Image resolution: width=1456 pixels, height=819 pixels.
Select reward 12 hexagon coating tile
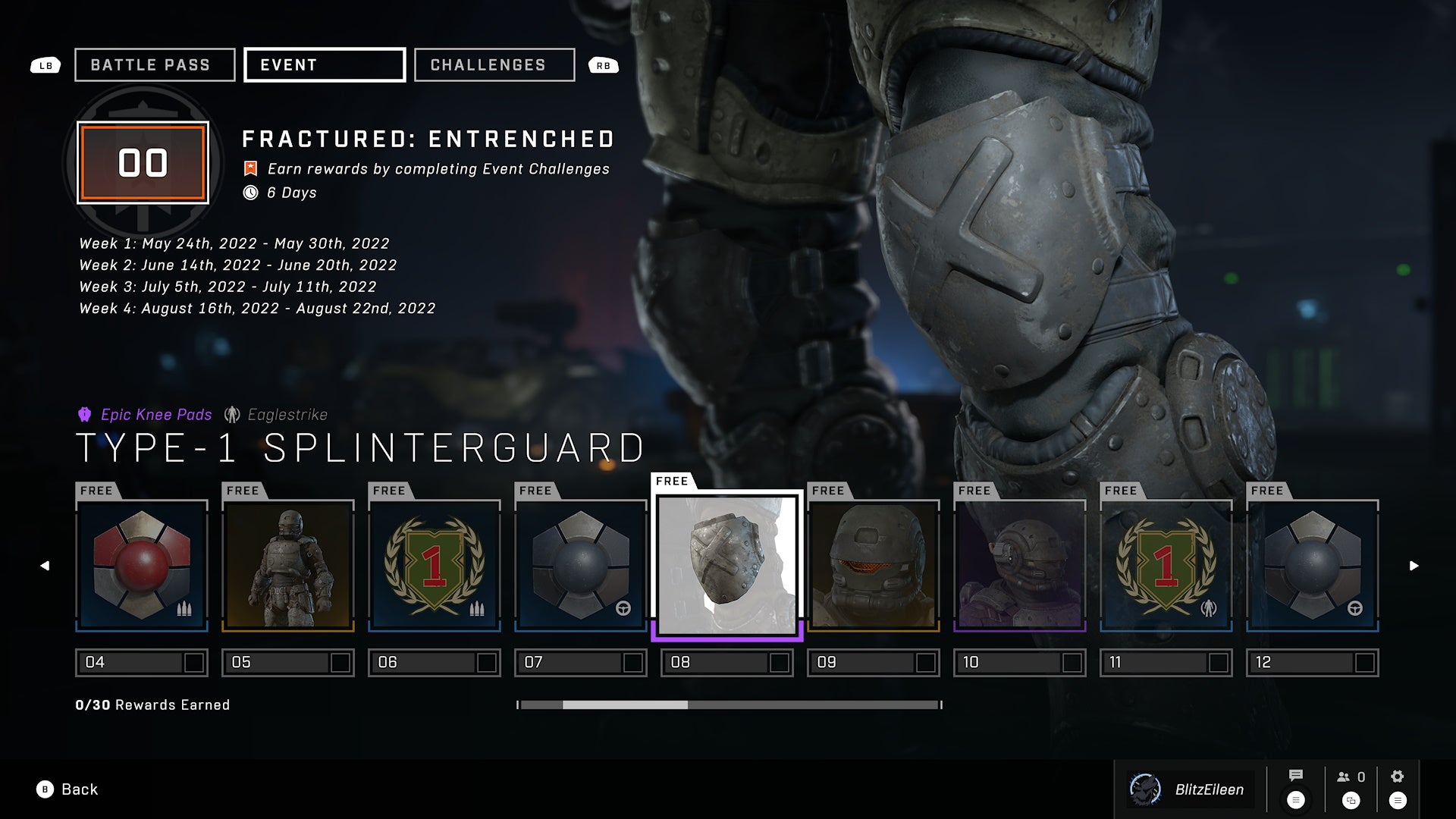1313,565
